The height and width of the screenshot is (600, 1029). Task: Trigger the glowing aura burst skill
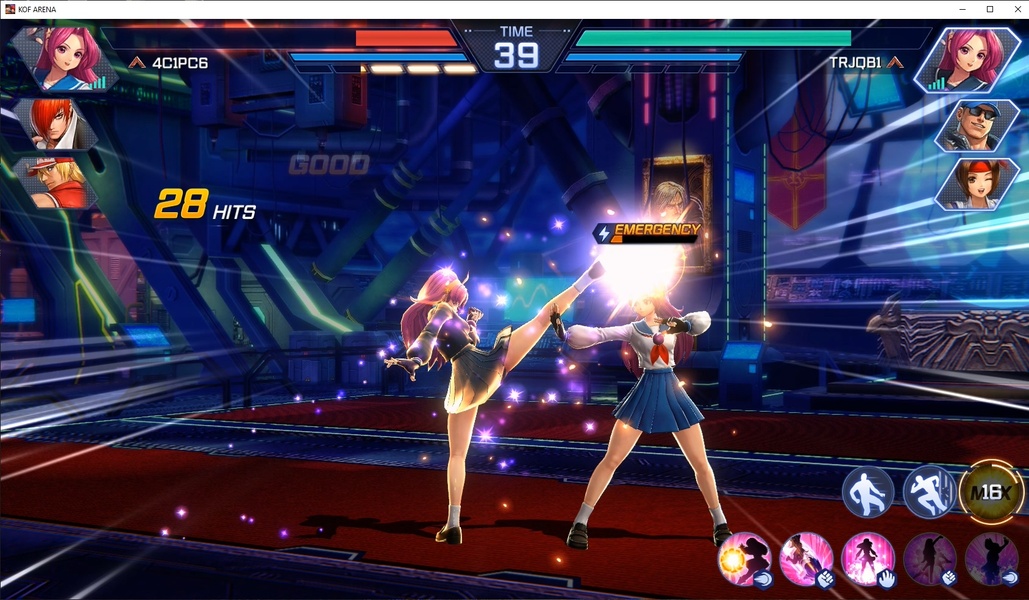(867, 558)
